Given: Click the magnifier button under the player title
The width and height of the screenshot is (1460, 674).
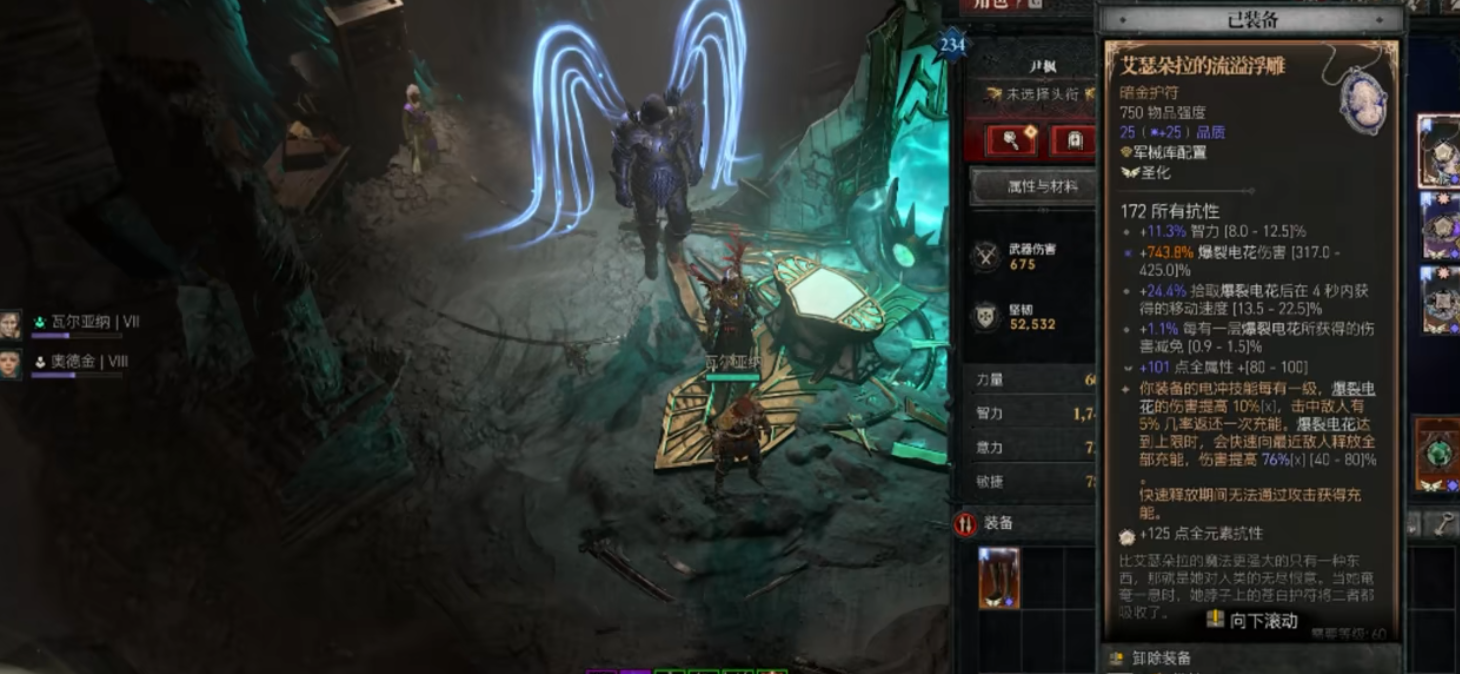Looking at the screenshot, I should [1012, 141].
